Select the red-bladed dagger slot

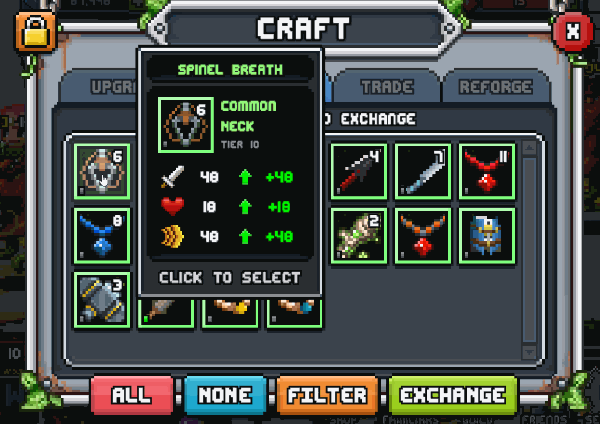coord(359,171)
